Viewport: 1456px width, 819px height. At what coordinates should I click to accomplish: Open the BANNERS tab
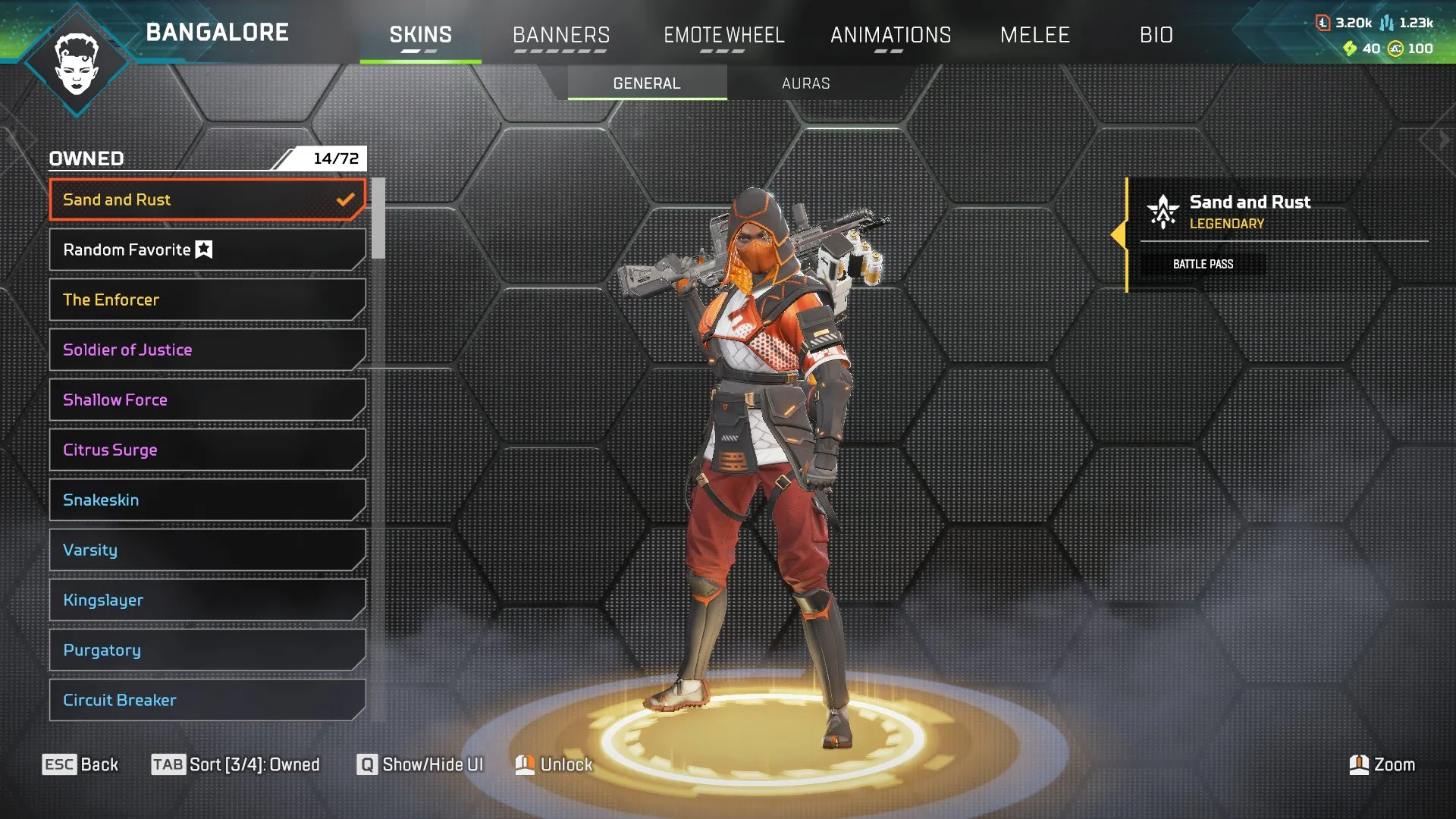(561, 34)
